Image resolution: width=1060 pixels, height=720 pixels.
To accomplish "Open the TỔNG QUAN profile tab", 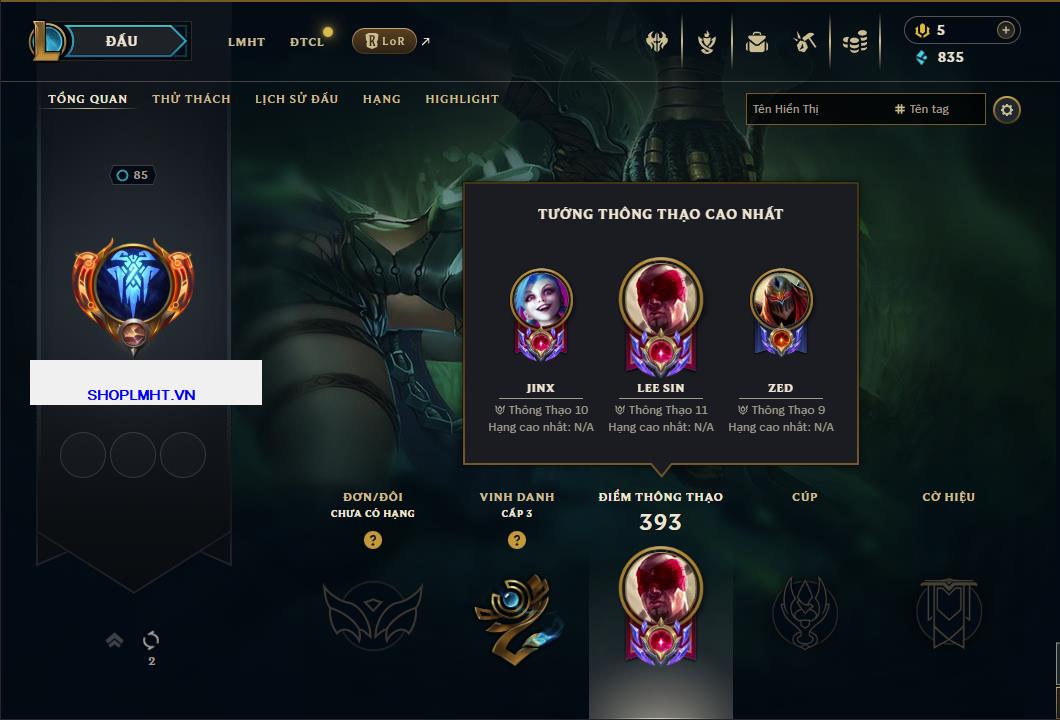I will (x=88, y=99).
